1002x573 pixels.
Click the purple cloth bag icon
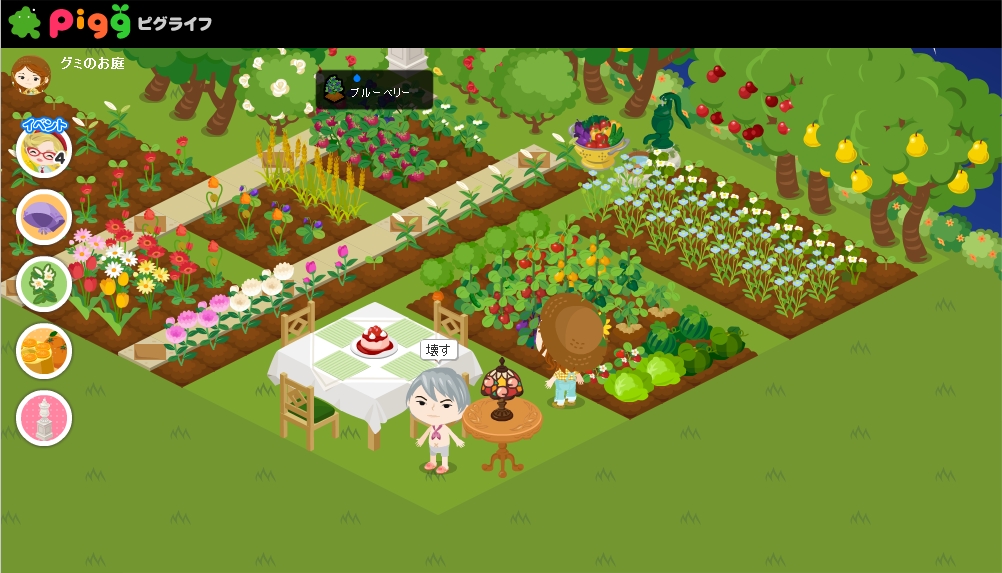[x=44, y=217]
